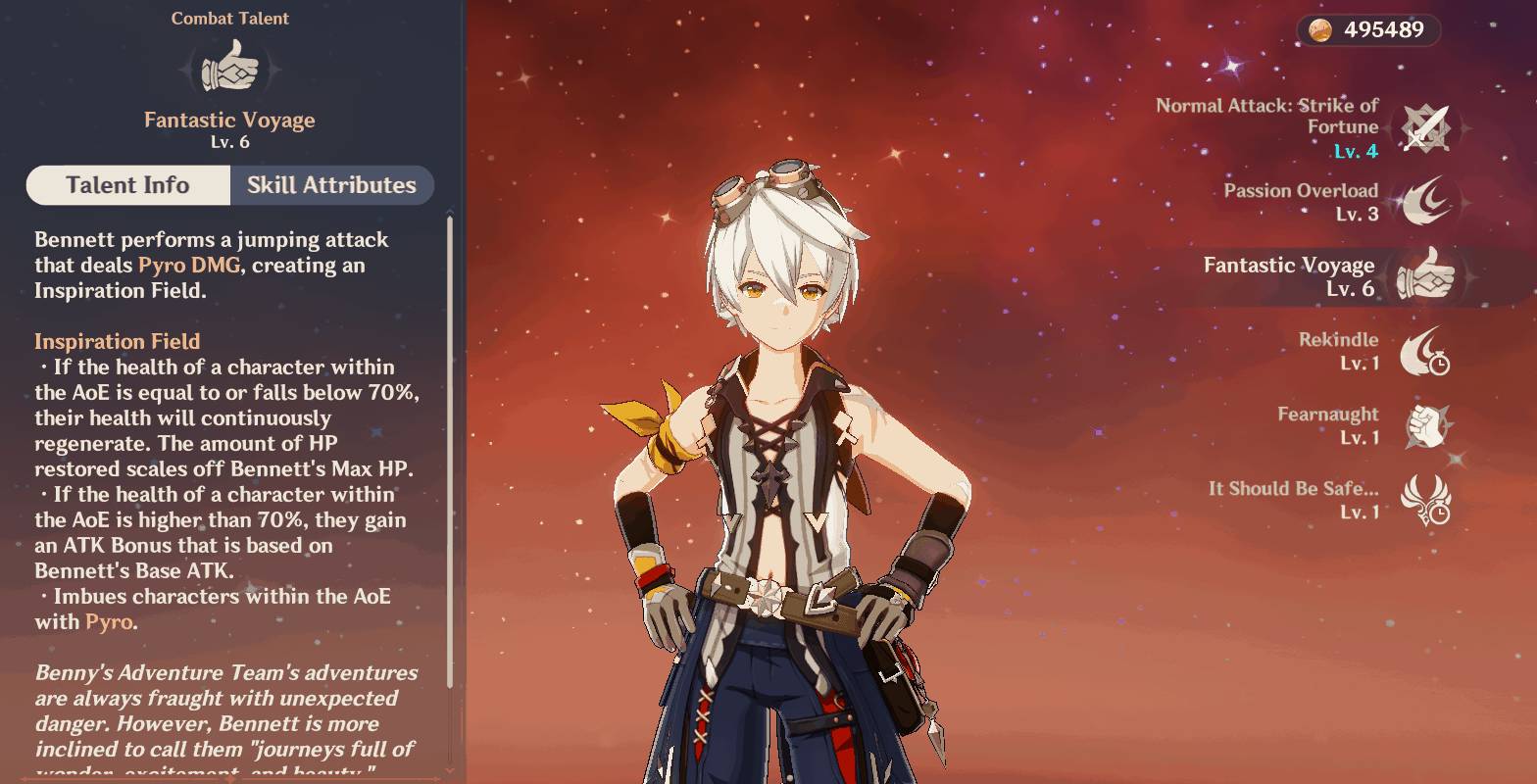Screen dimensions: 1537x784
Task: Select the Talent Info tab
Action: (x=127, y=185)
